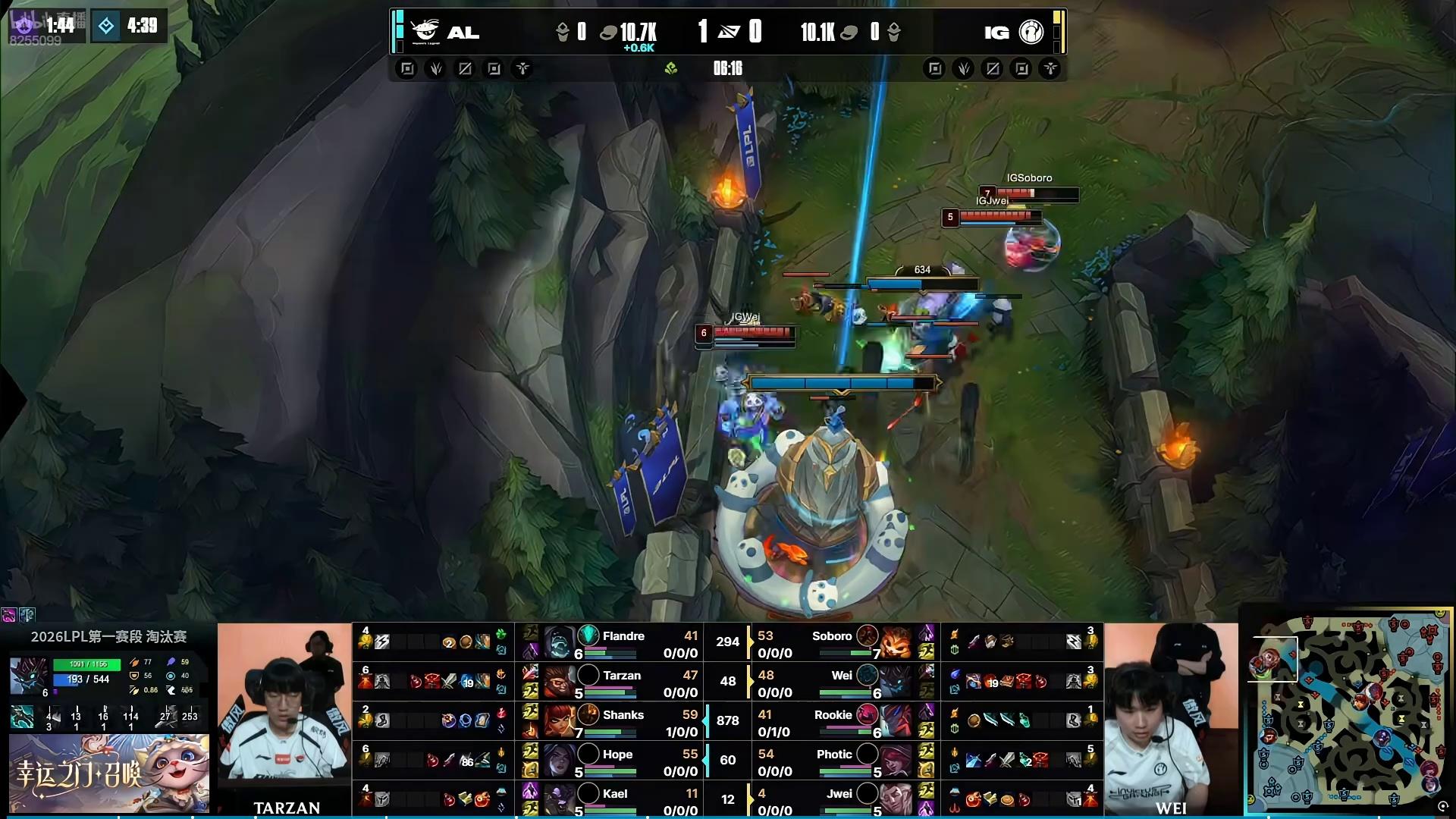The height and width of the screenshot is (819, 1456).
Task: Choose Shanks's scoreboard row
Action: point(622,722)
